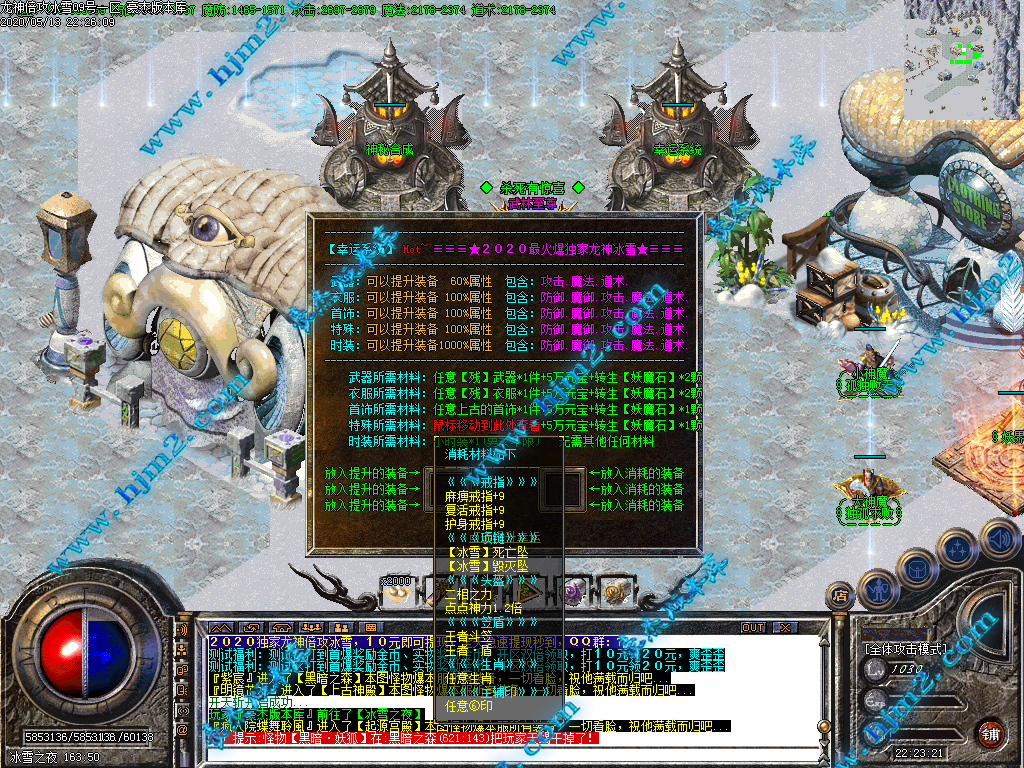
Task: Pick 护身戒指+9 from the list
Action: (474, 524)
